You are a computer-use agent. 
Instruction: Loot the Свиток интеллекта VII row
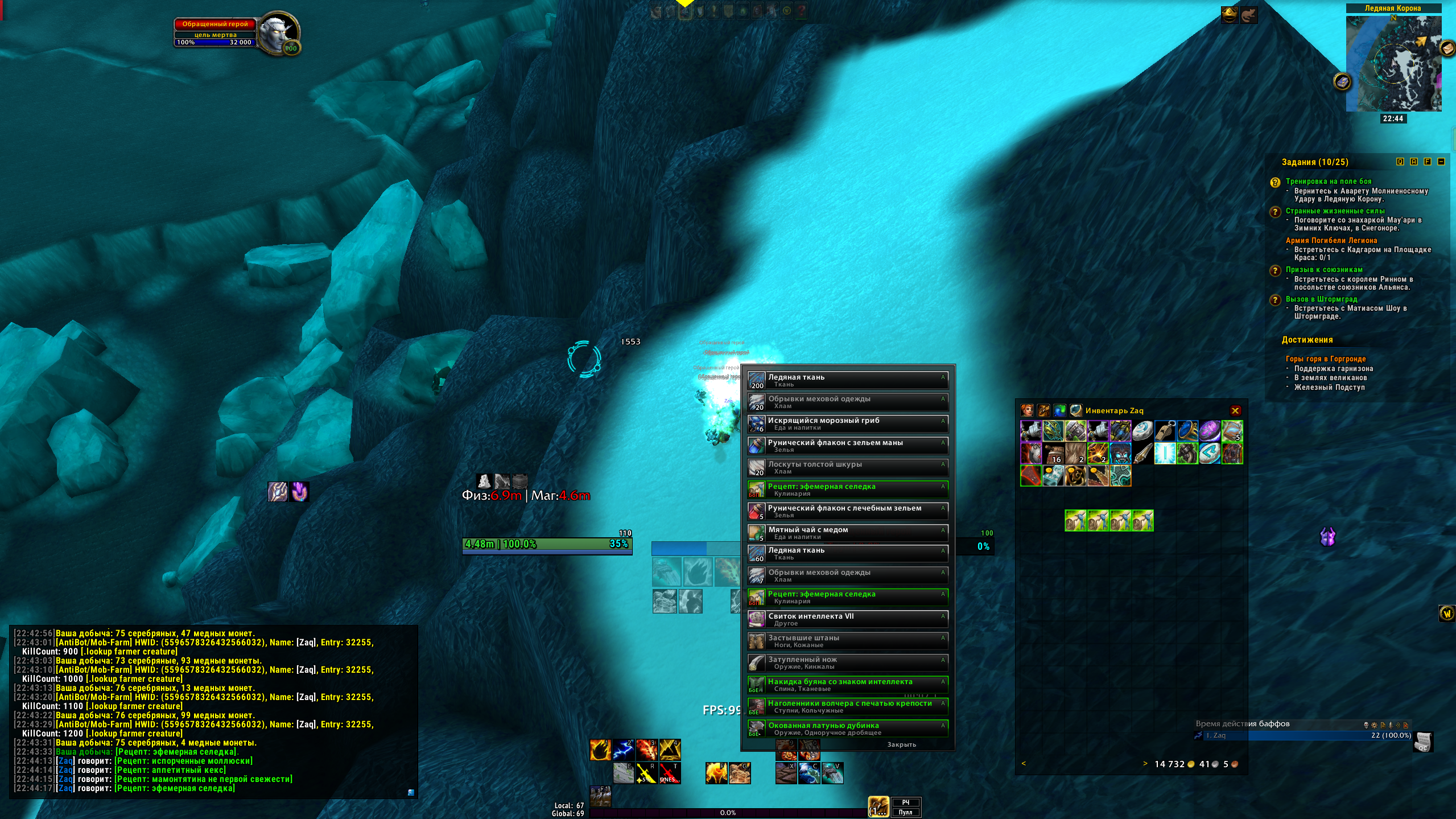[848, 619]
